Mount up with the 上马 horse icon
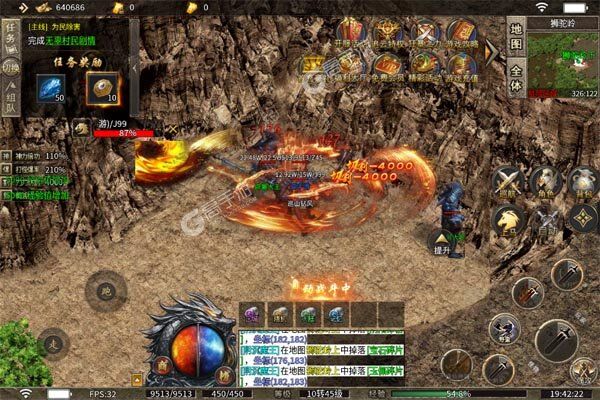The height and width of the screenshot is (400, 600). [x=510, y=220]
